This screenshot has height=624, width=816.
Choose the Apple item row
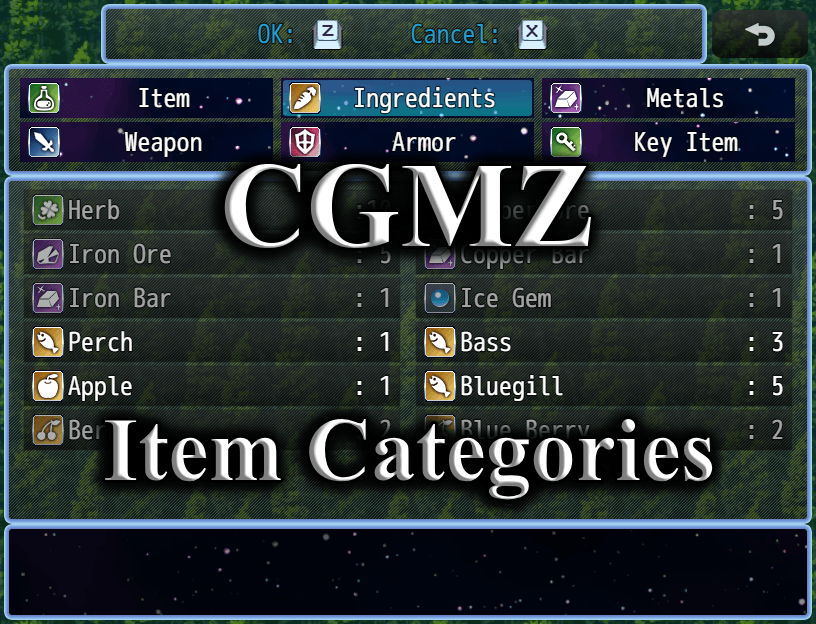pyautogui.click(x=211, y=387)
